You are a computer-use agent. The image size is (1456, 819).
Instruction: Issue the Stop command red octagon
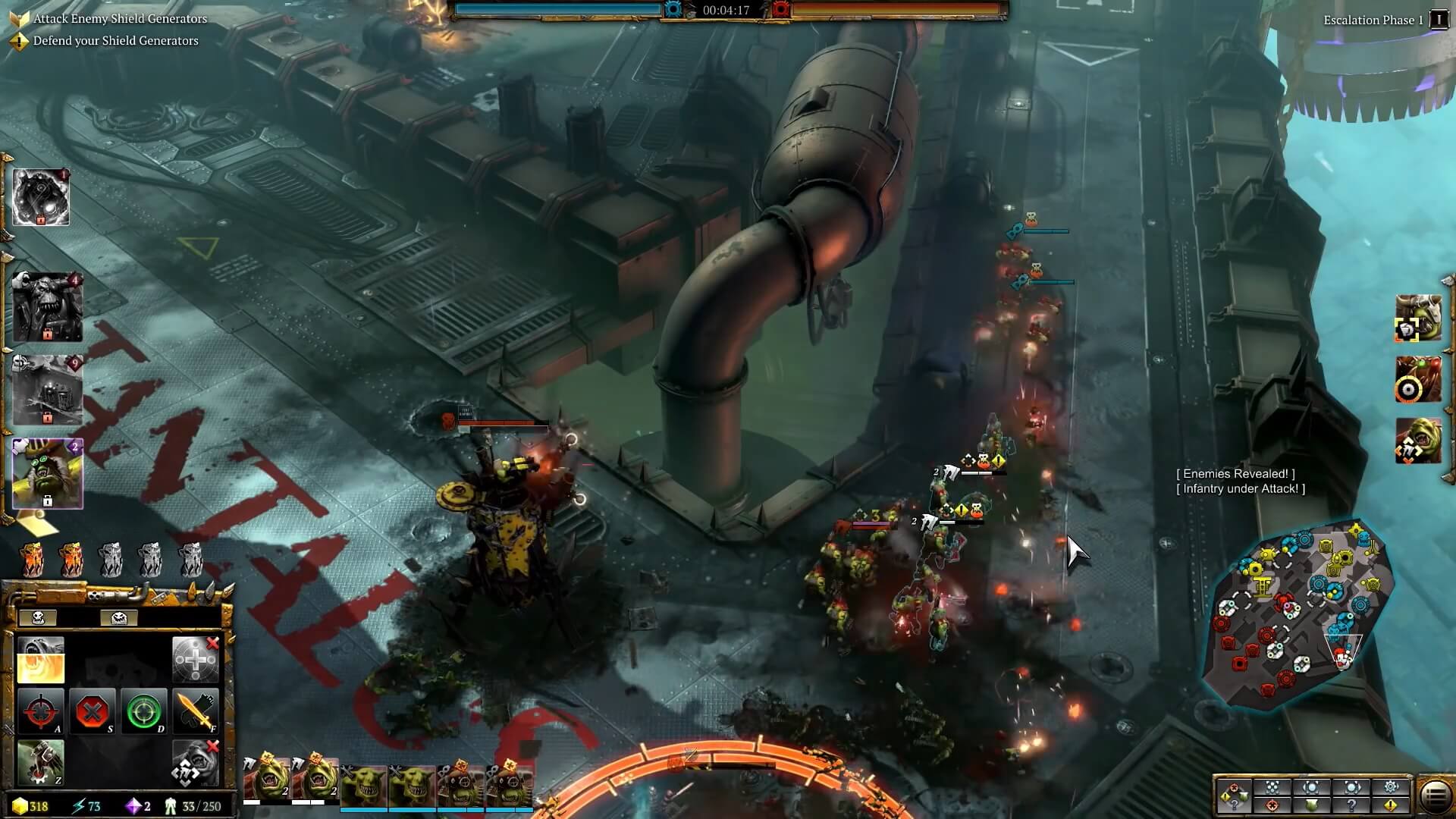pyautogui.click(x=93, y=712)
